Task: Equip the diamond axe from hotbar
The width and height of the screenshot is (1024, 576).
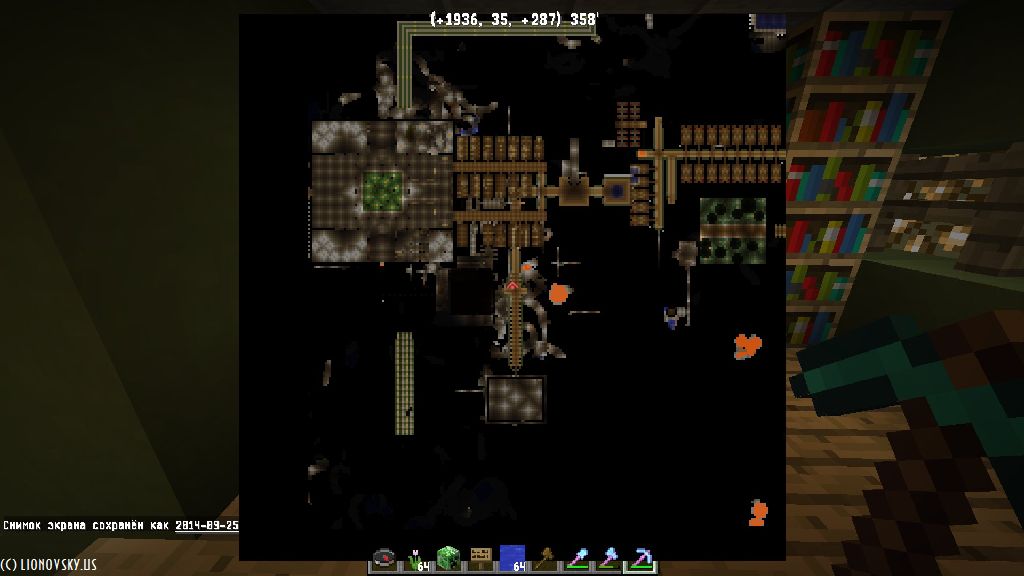Action: pos(608,559)
